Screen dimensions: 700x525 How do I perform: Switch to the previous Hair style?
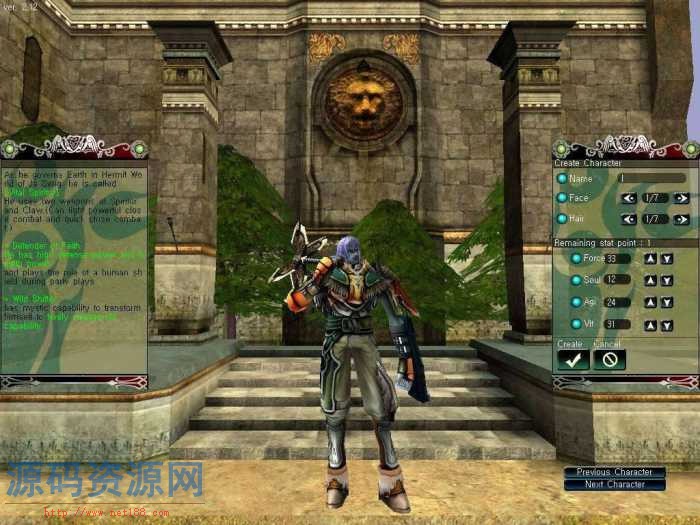629,219
